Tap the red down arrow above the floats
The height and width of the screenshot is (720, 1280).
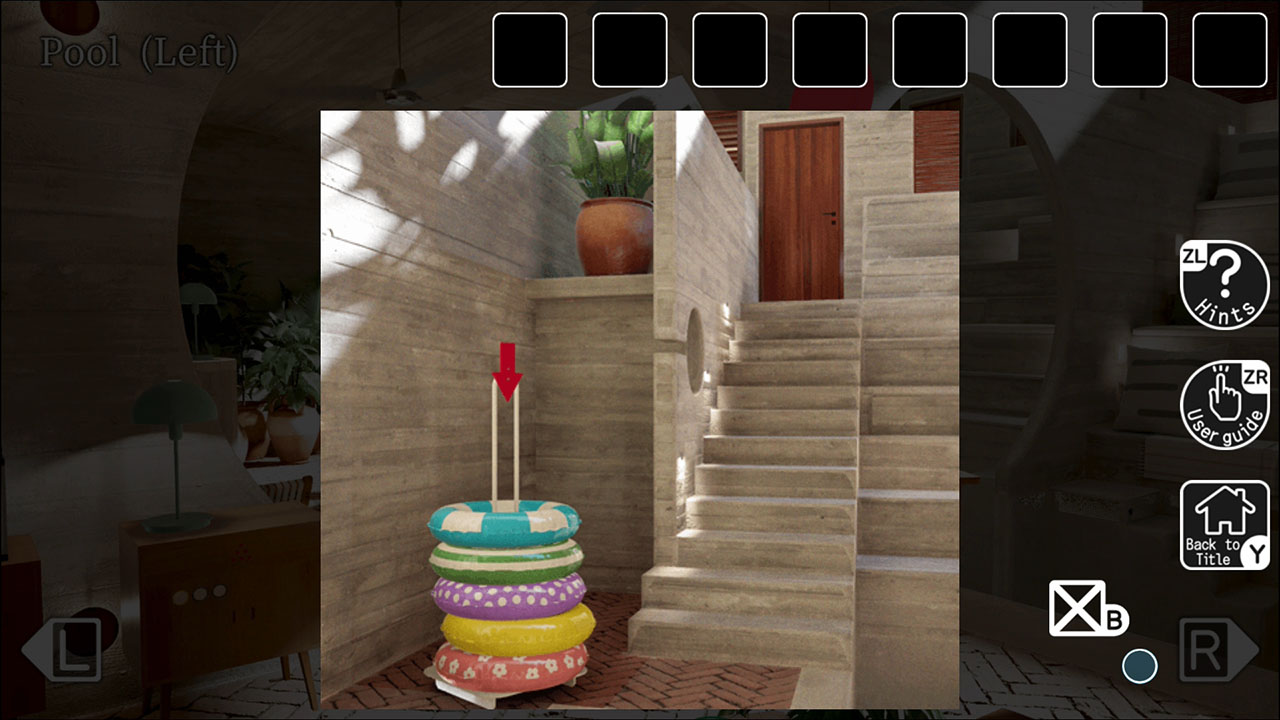507,370
